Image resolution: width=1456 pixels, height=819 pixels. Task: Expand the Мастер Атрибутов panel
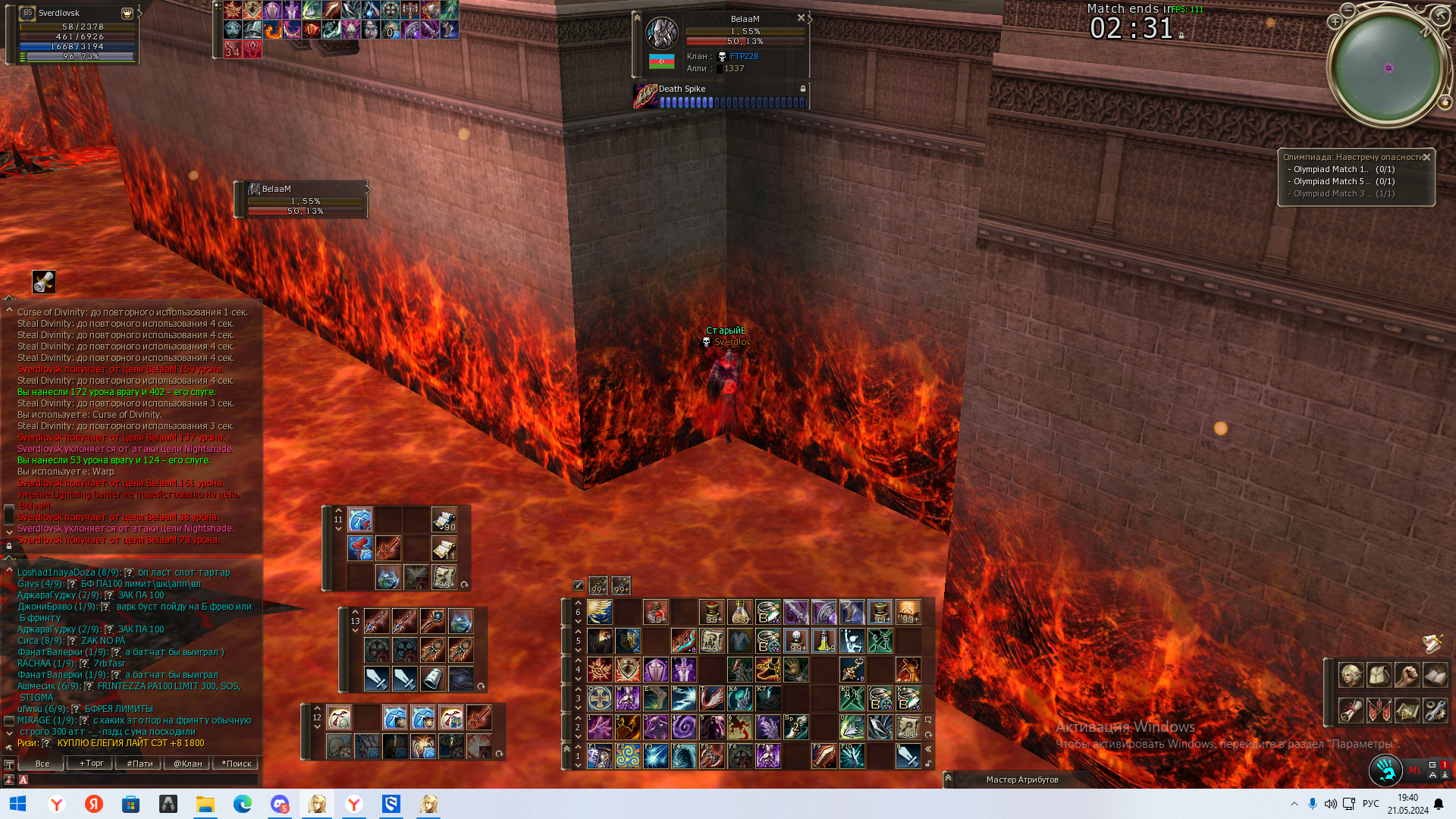click(948, 778)
